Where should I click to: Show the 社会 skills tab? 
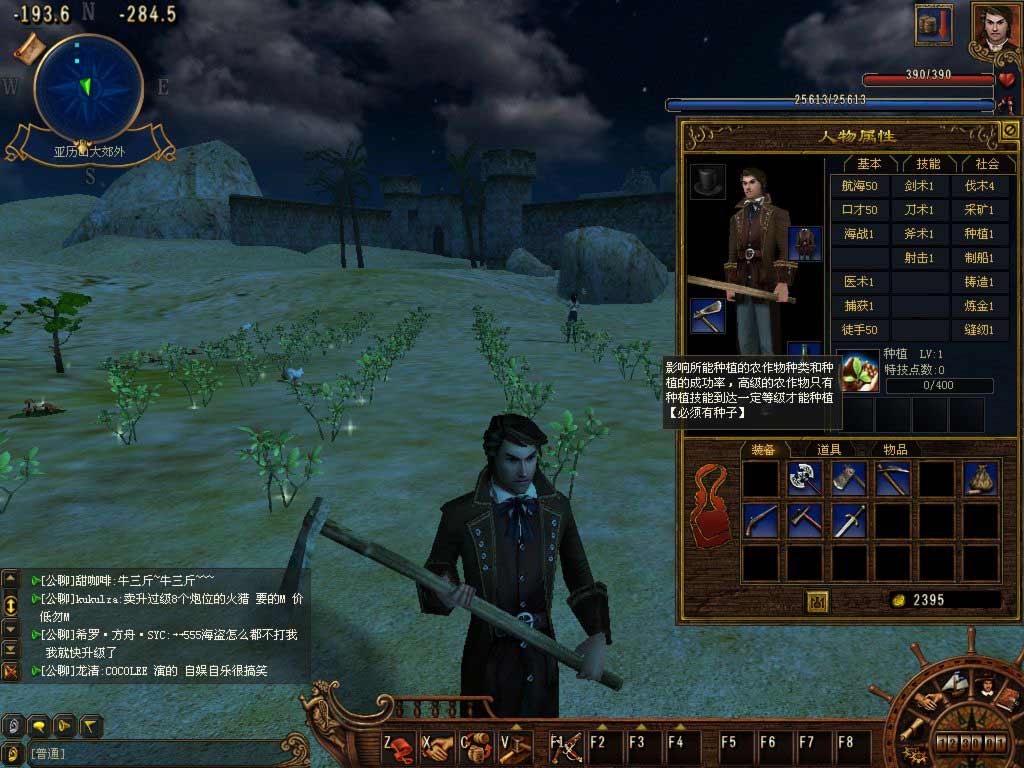pyautogui.click(x=987, y=163)
